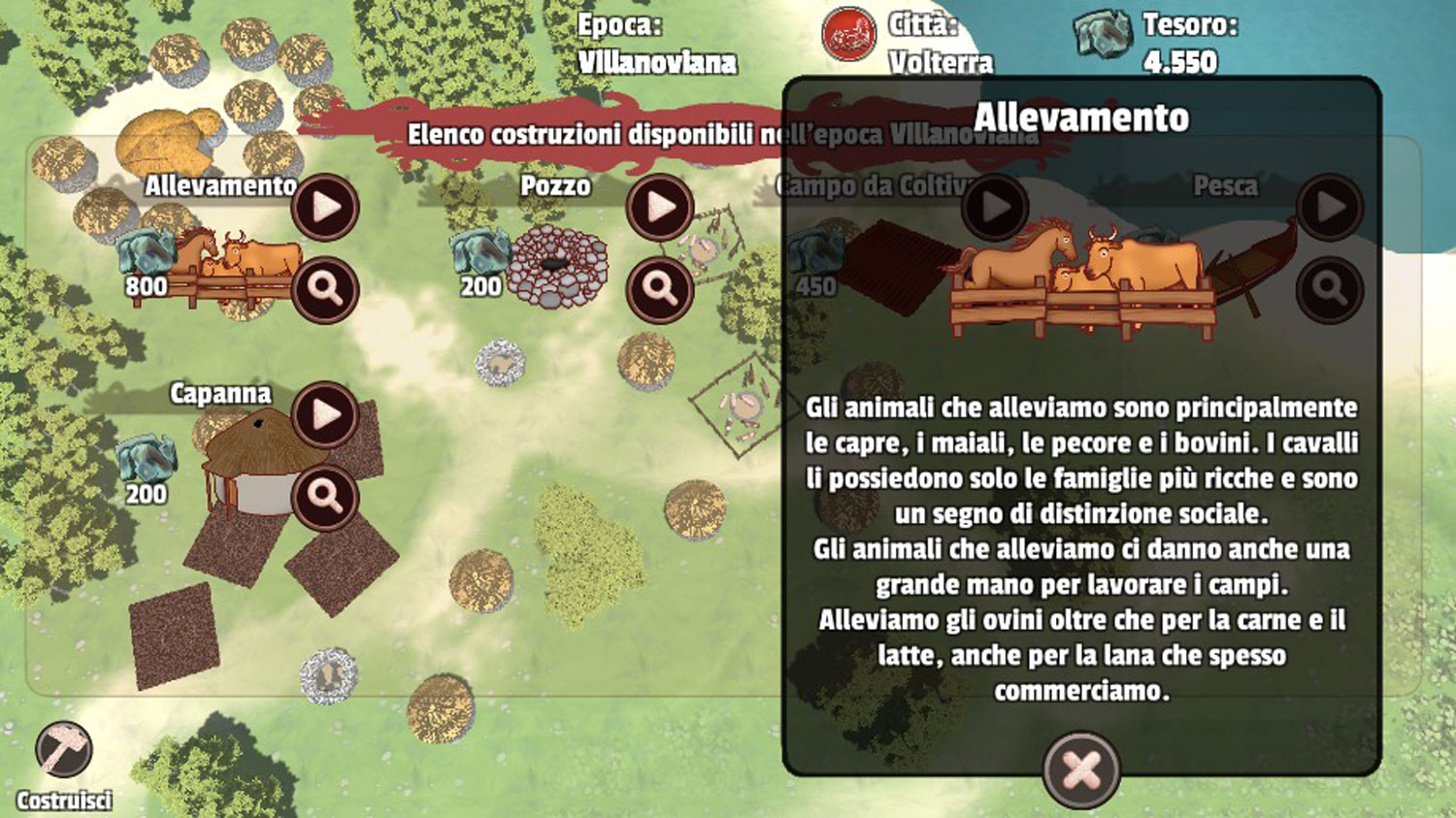View Capanna info via magnifying glass
This screenshot has height=818, width=1456.
[x=325, y=497]
